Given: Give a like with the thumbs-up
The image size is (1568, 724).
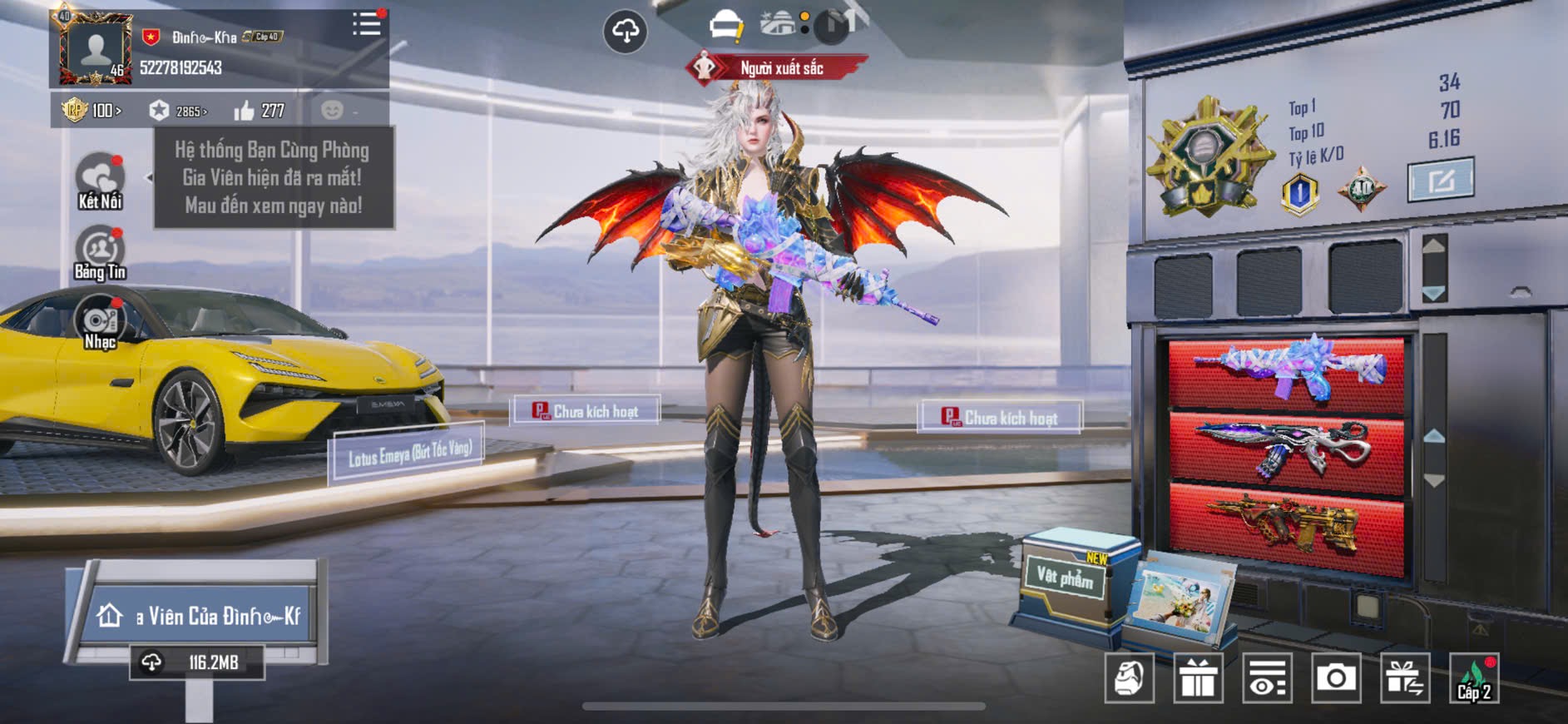Looking at the screenshot, I should (x=245, y=111).
